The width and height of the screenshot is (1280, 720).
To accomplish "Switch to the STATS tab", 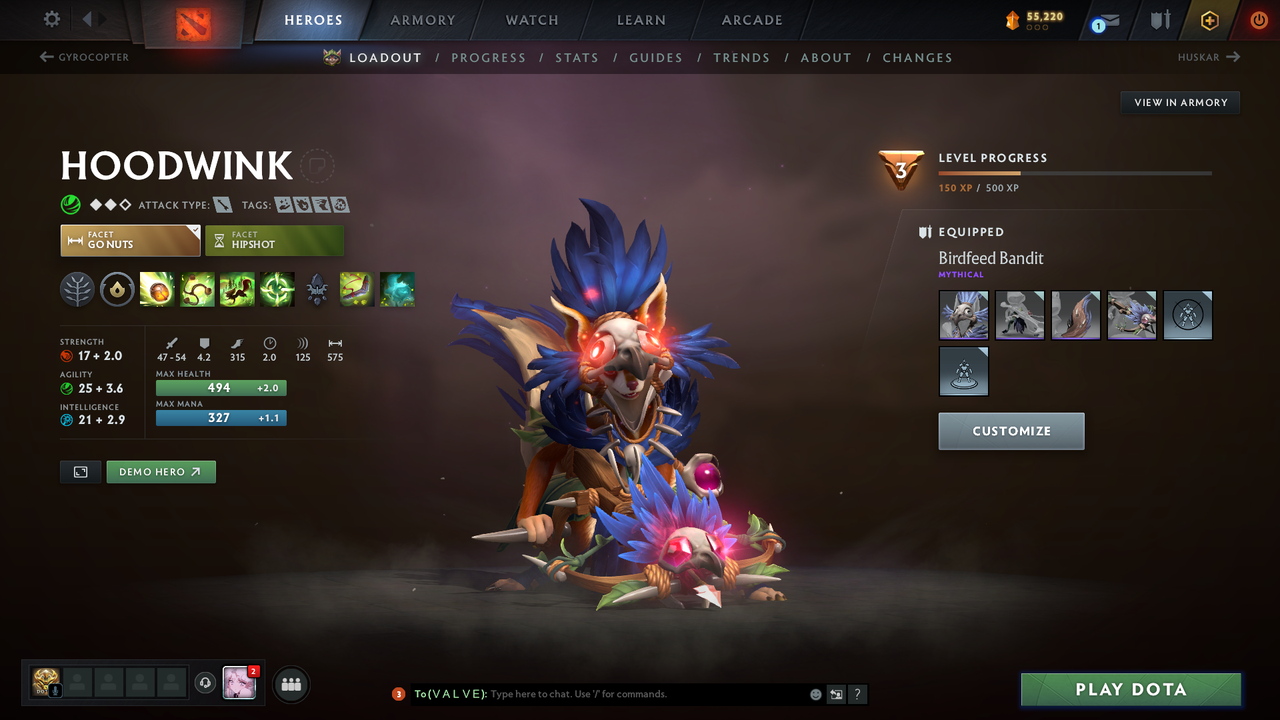I will point(577,57).
